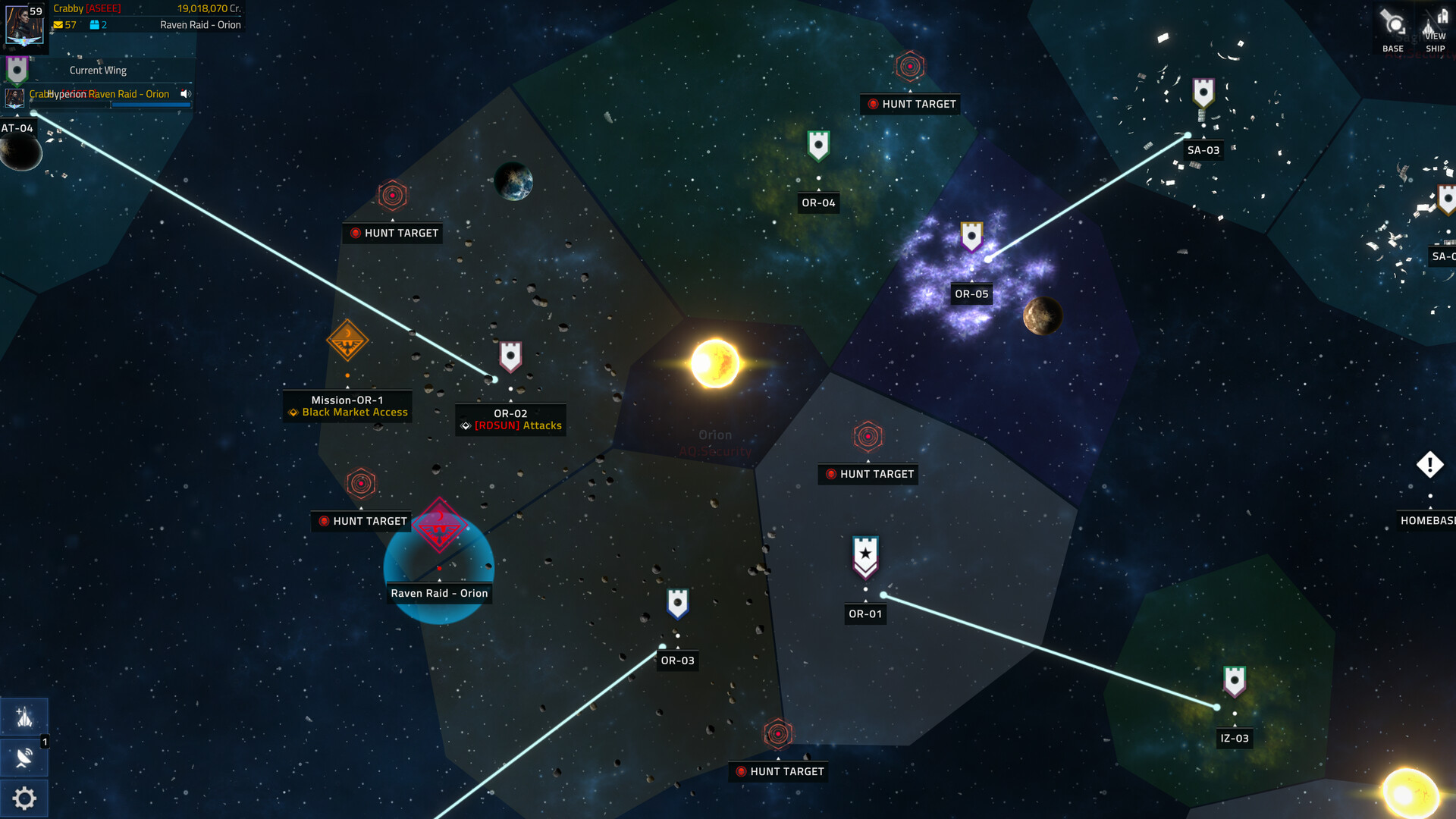The width and height of the screenshot is (1456, 819).
Task: Select the orange Mission-OR-1 diamond icon
Action: (x=347, y=341)
